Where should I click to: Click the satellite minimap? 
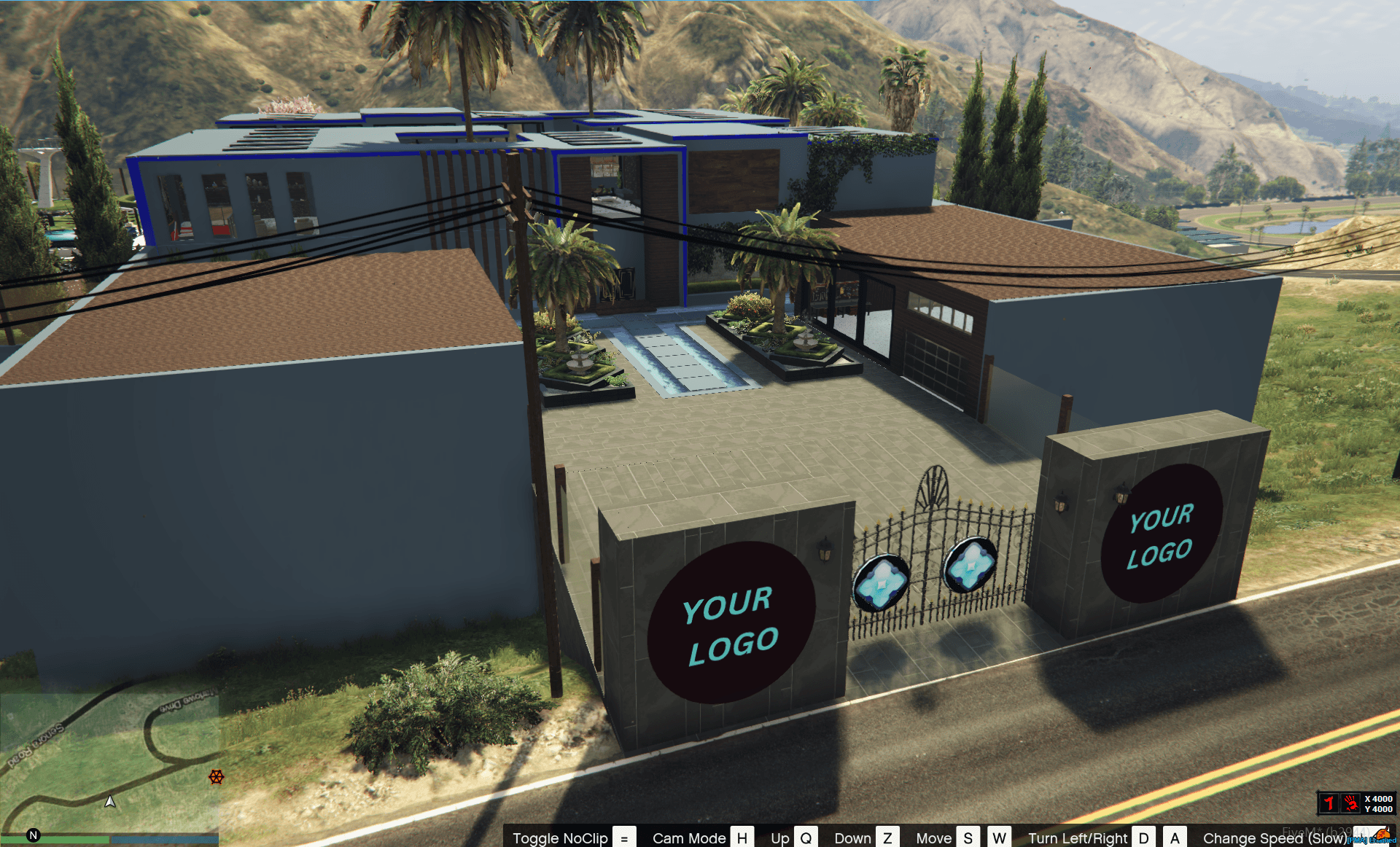pyautogui.click(x=109, y=762)
